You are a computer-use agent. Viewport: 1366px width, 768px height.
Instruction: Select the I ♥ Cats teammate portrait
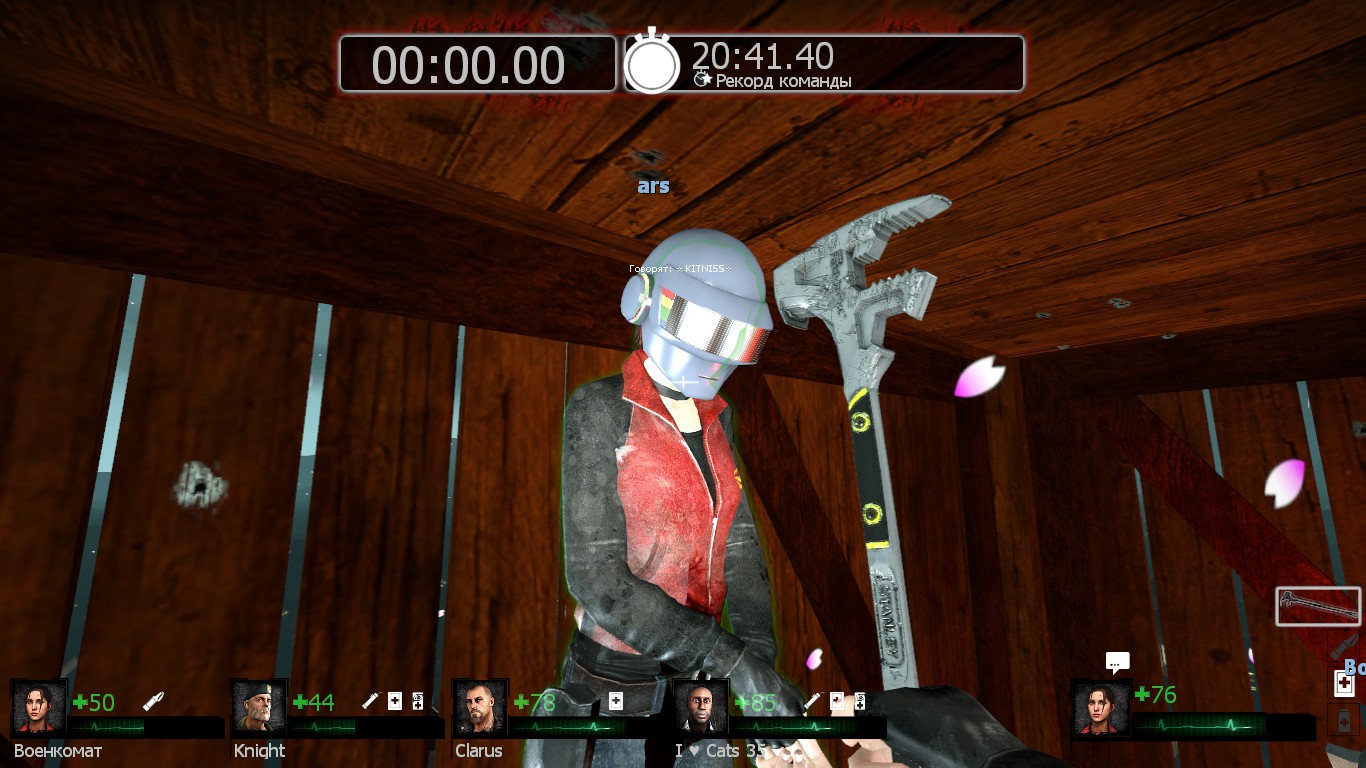pos(700,707)
